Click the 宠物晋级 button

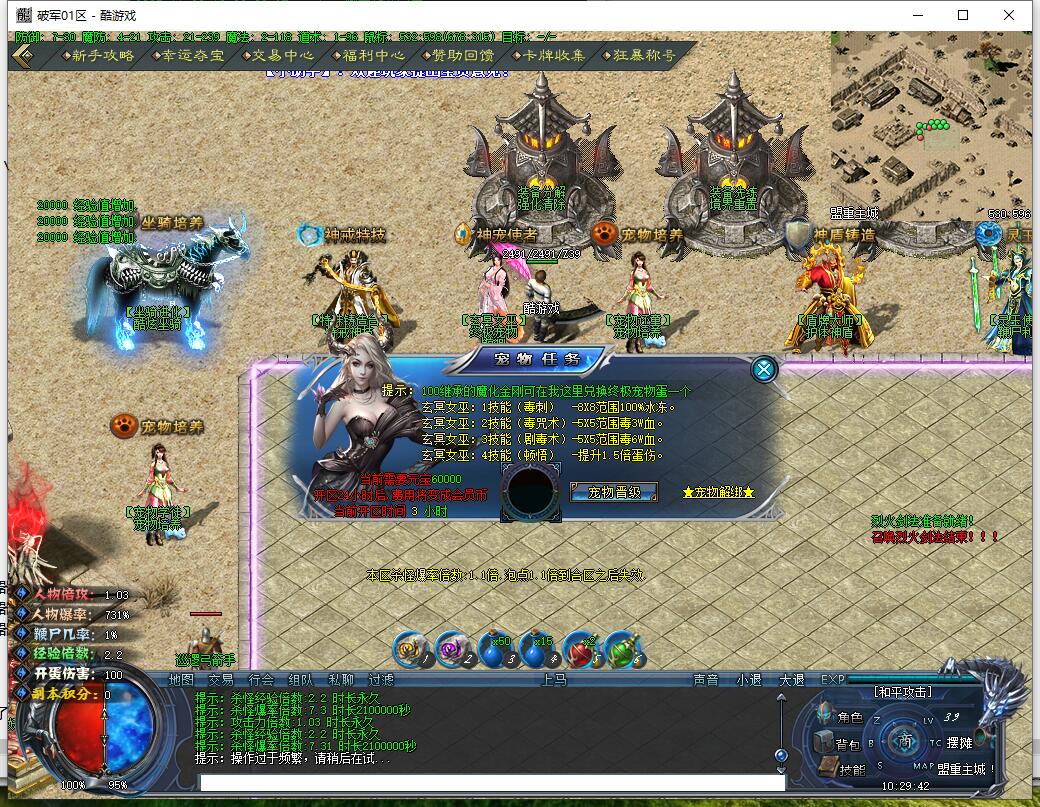613,492
